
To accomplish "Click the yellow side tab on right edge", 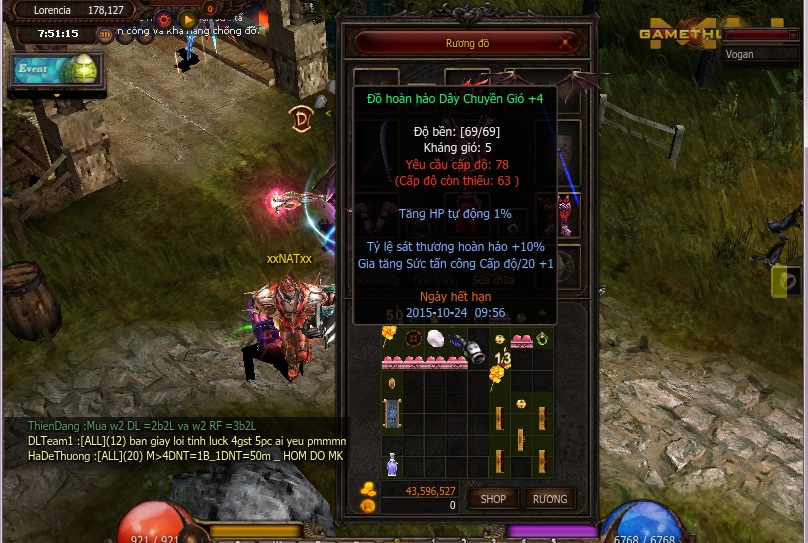I will [787, 282].
